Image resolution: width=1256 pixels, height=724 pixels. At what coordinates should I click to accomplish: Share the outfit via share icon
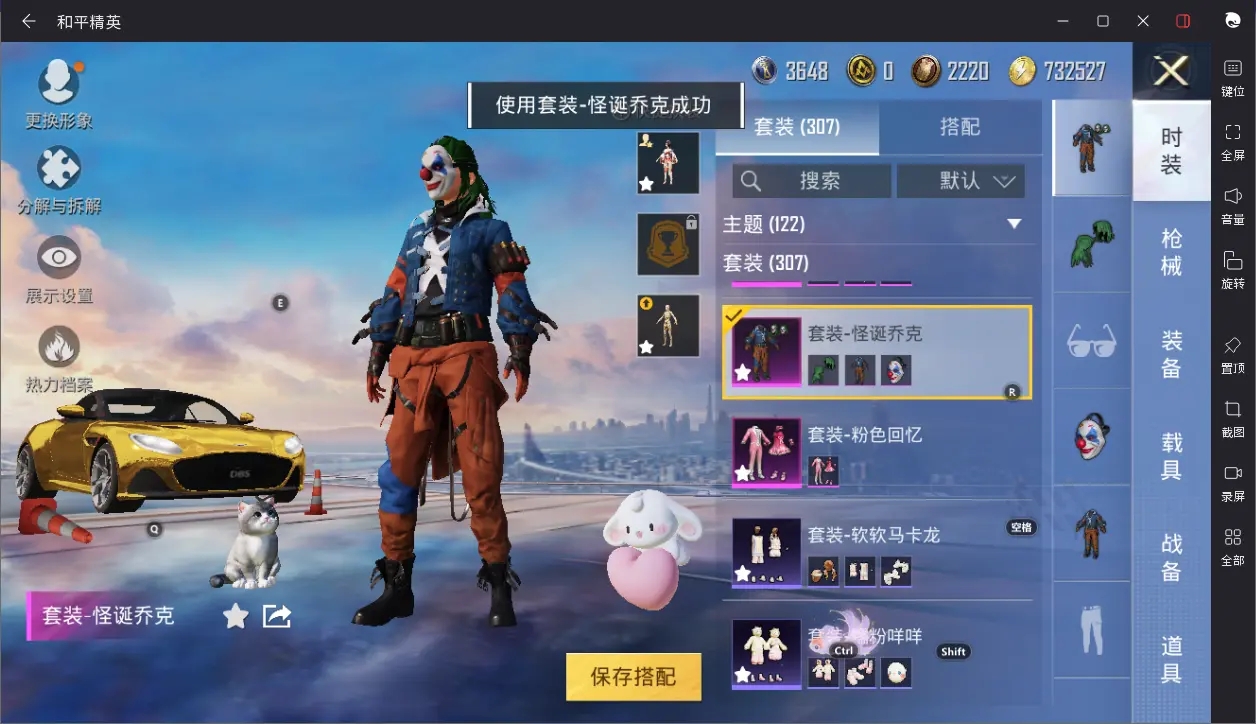point(276,616)
